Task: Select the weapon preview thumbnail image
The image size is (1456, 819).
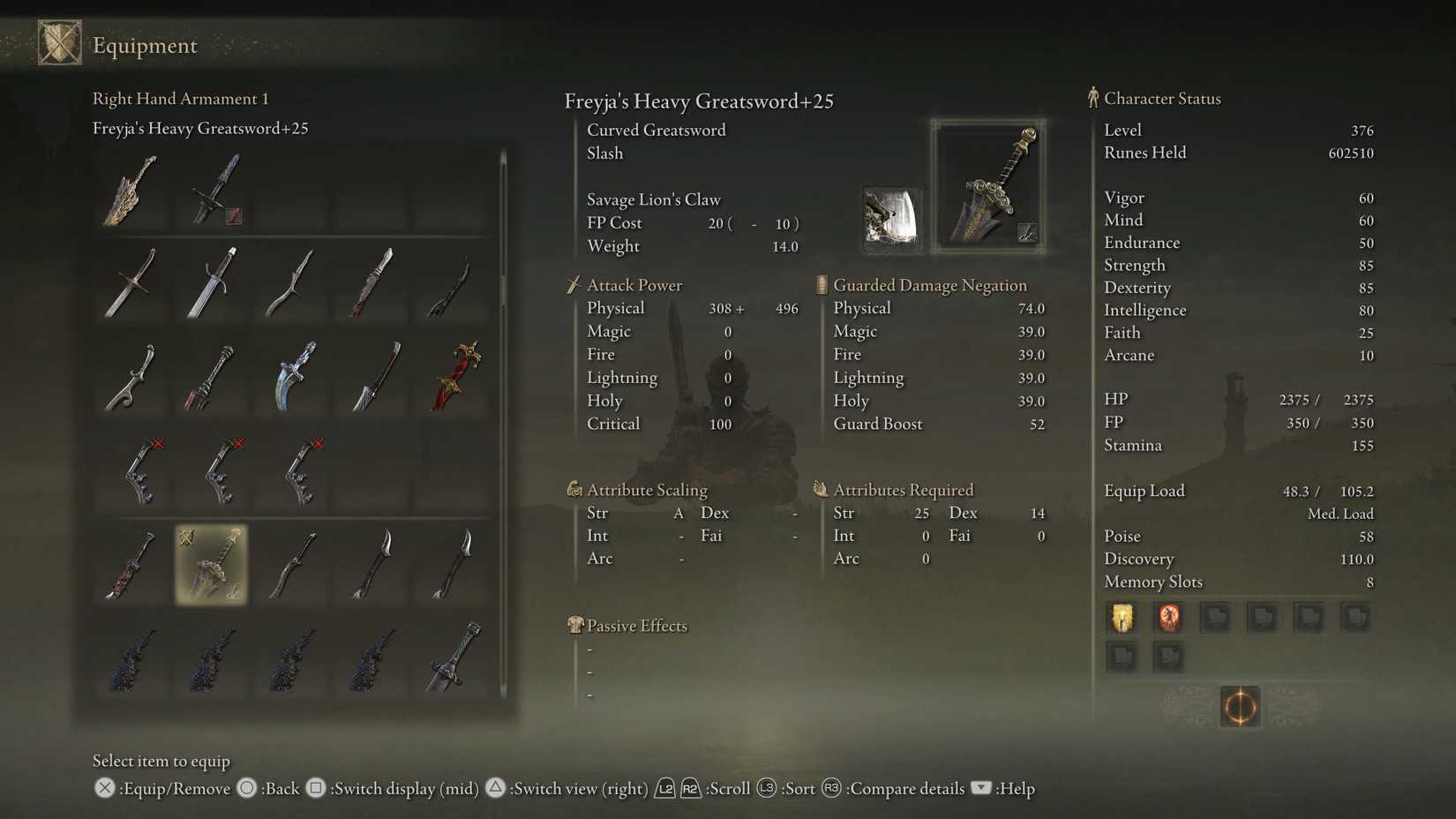Action: (x=987, y=184)
